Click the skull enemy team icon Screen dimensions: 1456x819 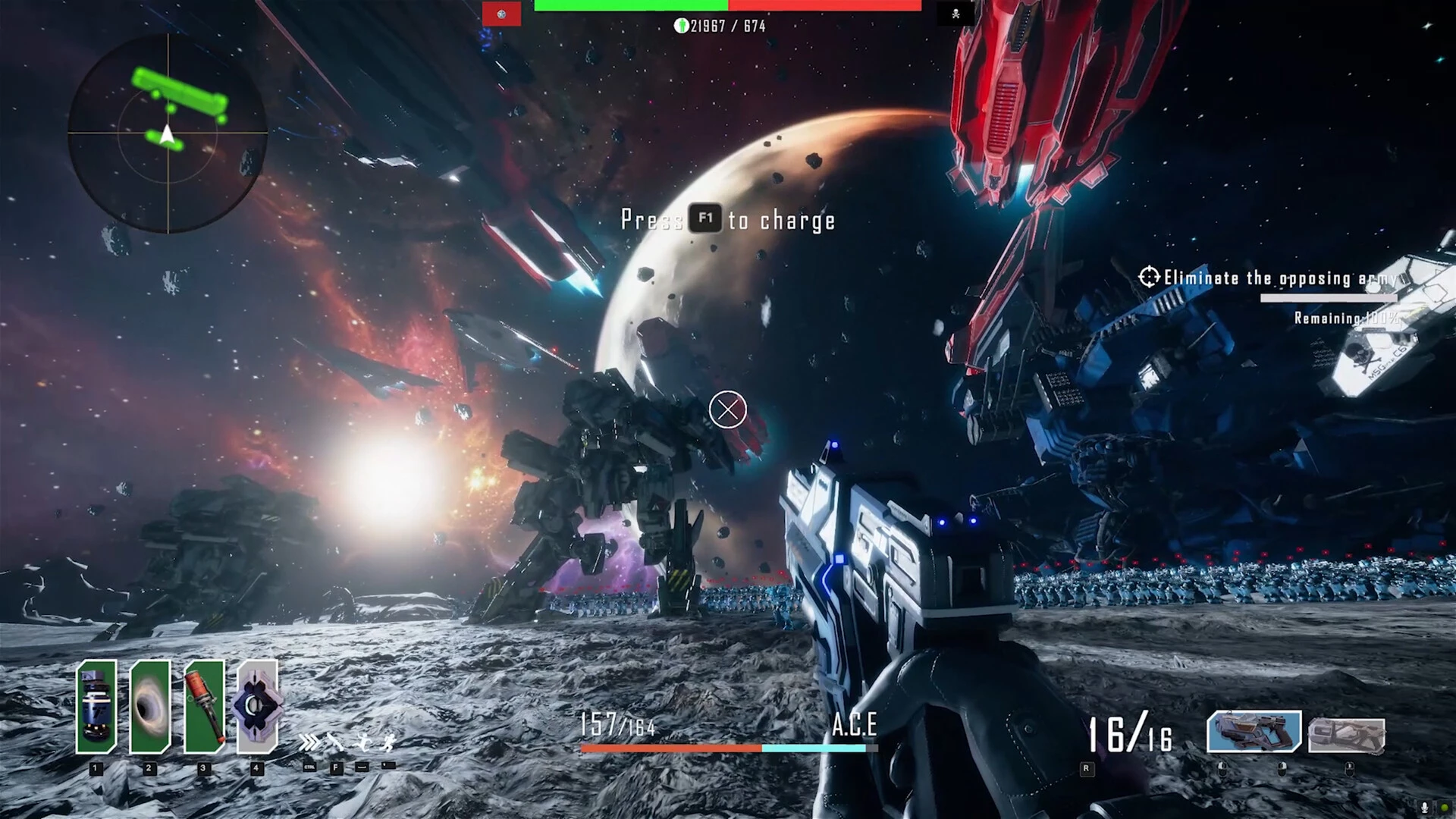coord(955,14)
